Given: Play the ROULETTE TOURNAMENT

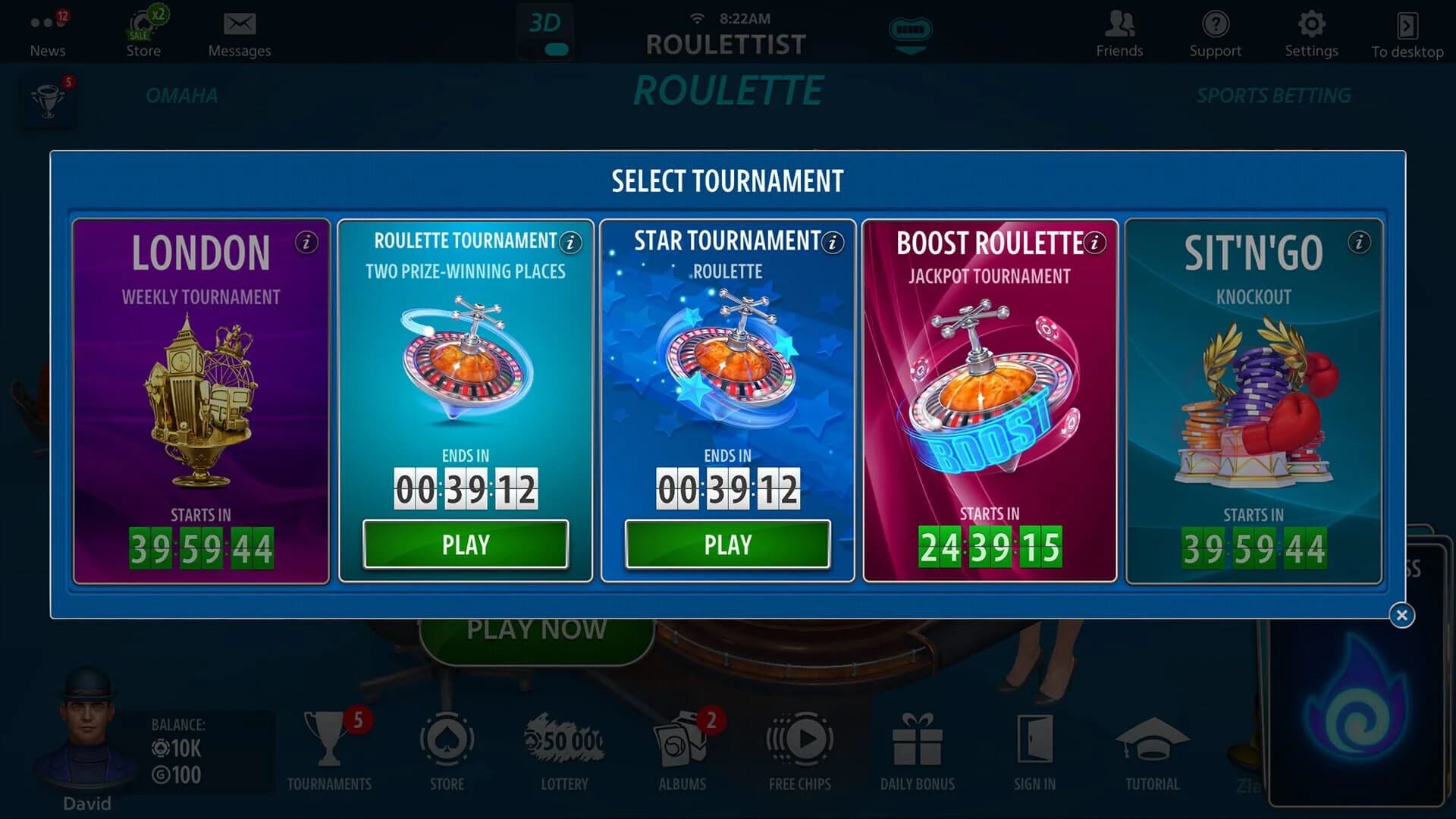Looking at the screenshot, I should point(466,544).
